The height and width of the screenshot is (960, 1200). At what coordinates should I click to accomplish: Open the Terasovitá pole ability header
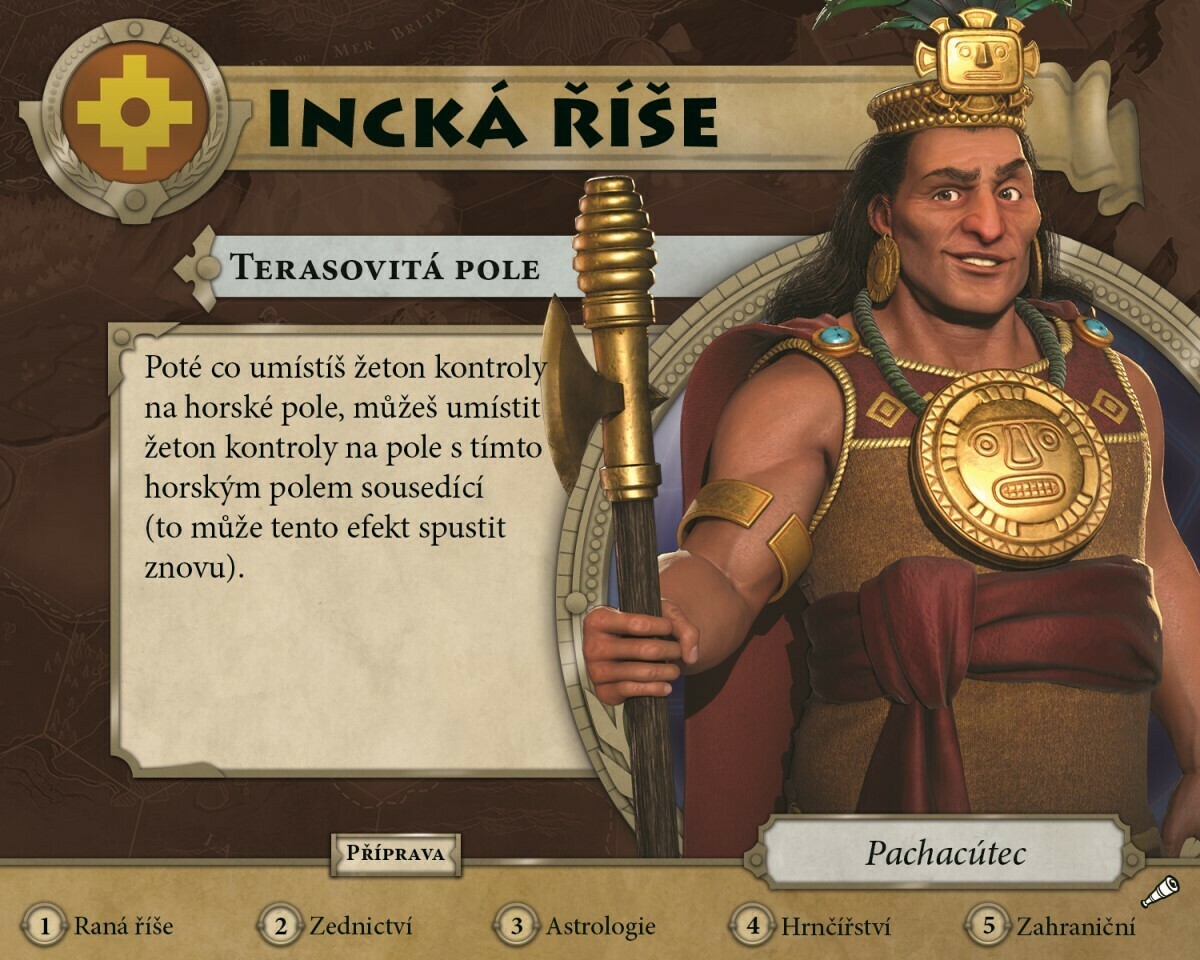click(385, 268)
